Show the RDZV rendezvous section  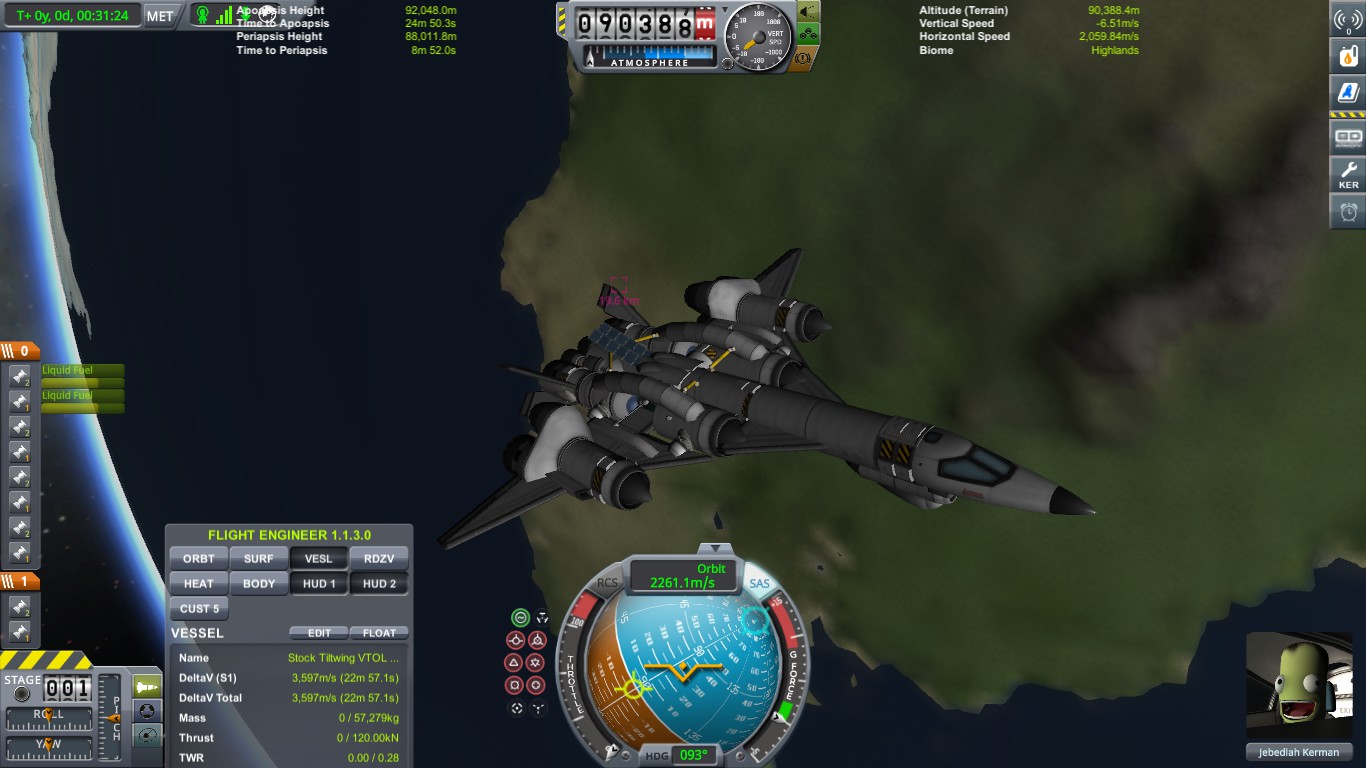(379, 559)
